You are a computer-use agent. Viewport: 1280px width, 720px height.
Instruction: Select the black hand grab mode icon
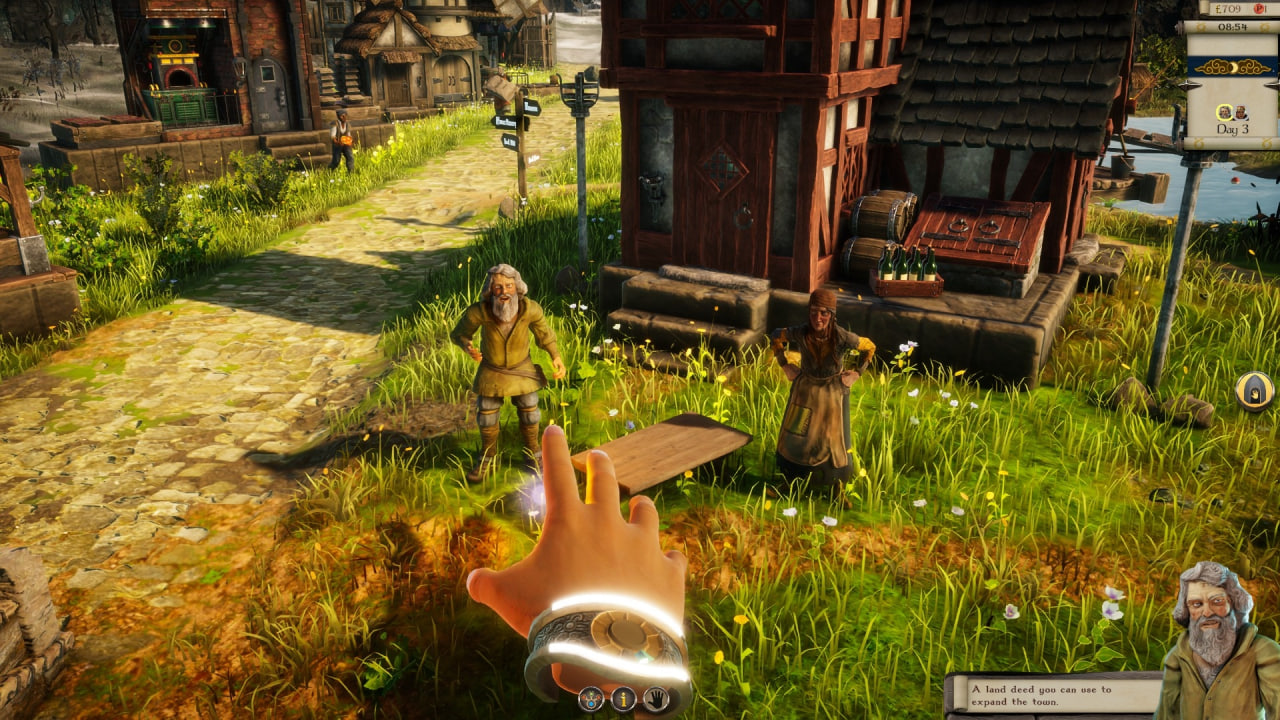tap(656, 699)
